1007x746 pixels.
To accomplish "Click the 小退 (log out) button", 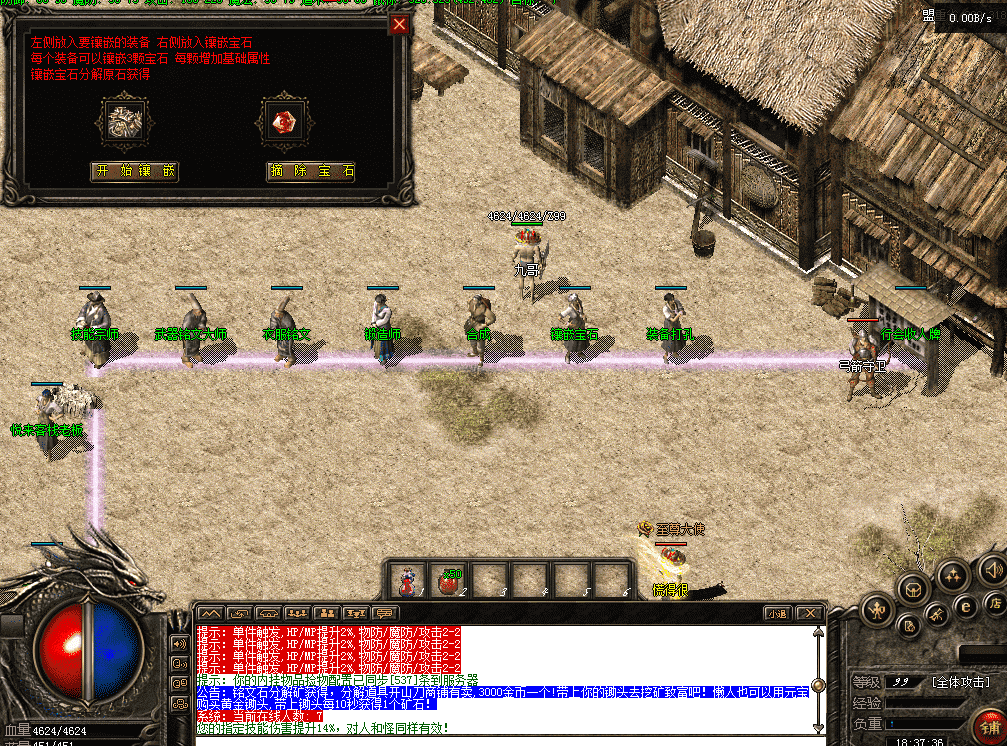I will (x=777, y=612).
